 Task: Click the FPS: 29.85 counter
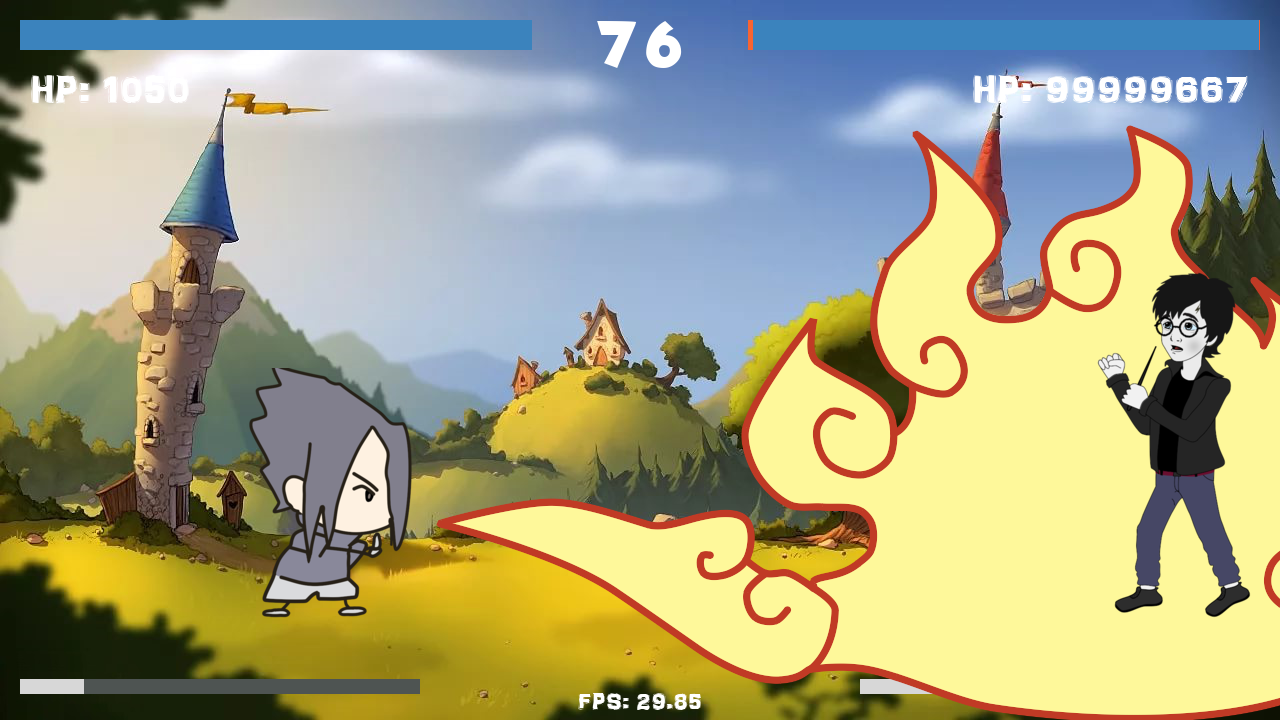[640, 701]
